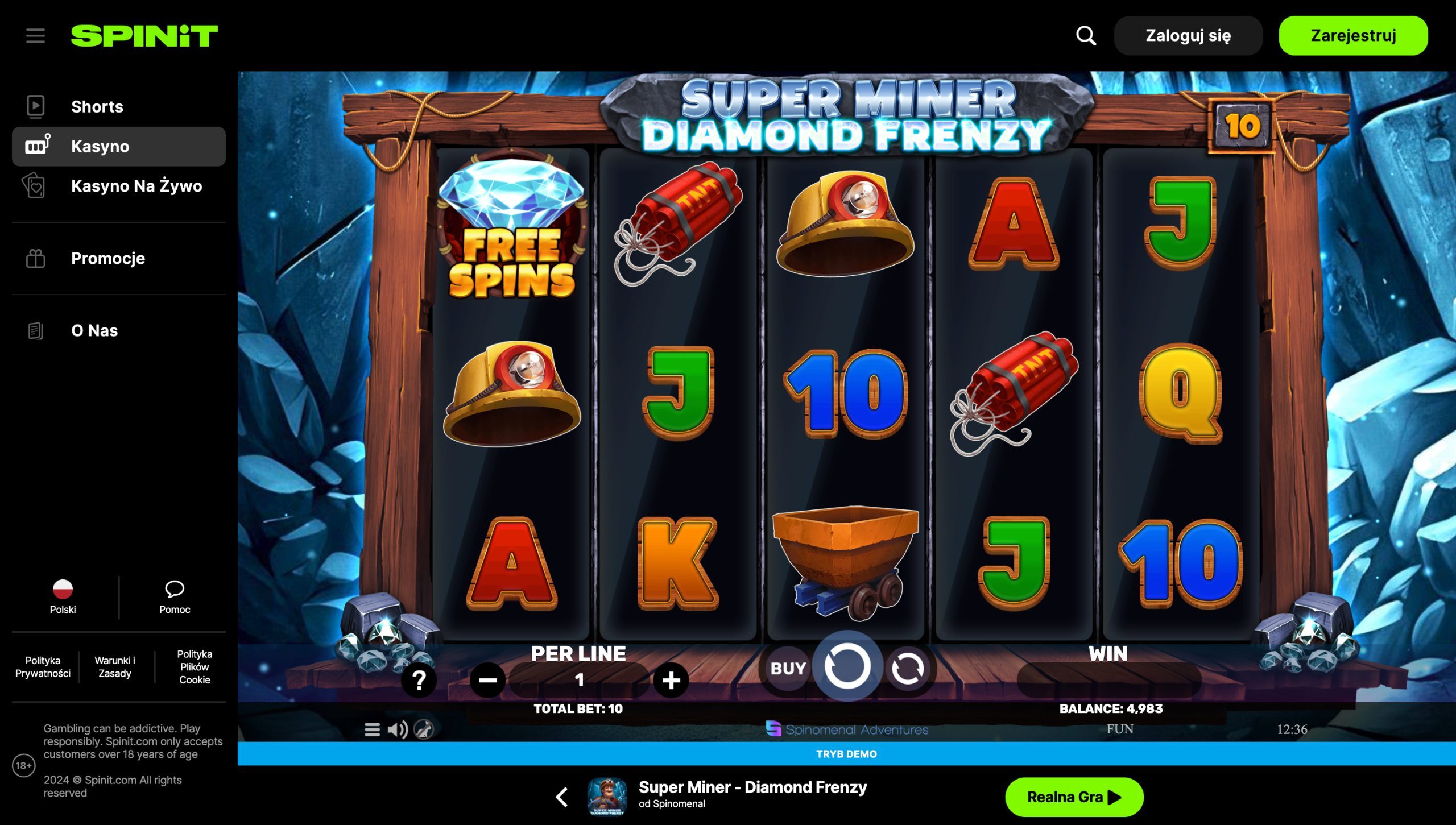The image size is (1456, 825).
Task: Open the Polityka Plików Cookie link
Action: pos(194,667)
